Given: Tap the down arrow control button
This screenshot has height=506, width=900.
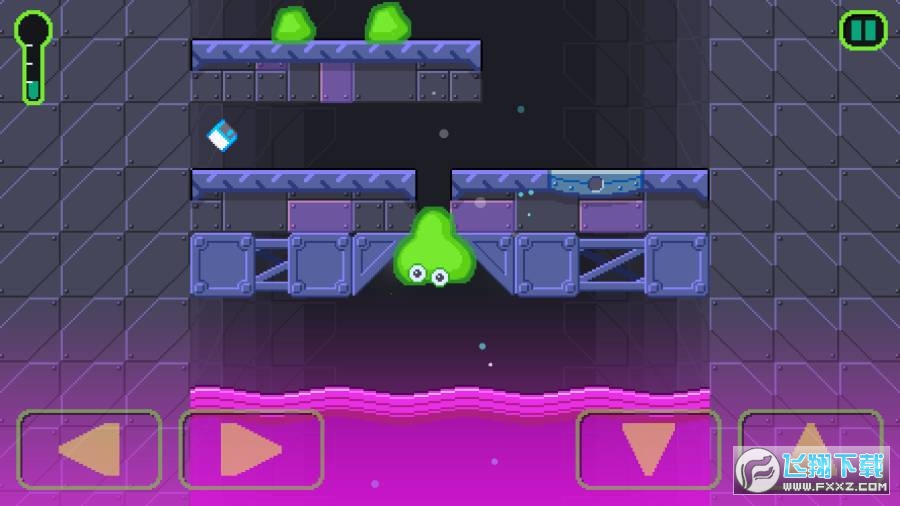Looking at the screenshot, I should [x=648, y=449].
